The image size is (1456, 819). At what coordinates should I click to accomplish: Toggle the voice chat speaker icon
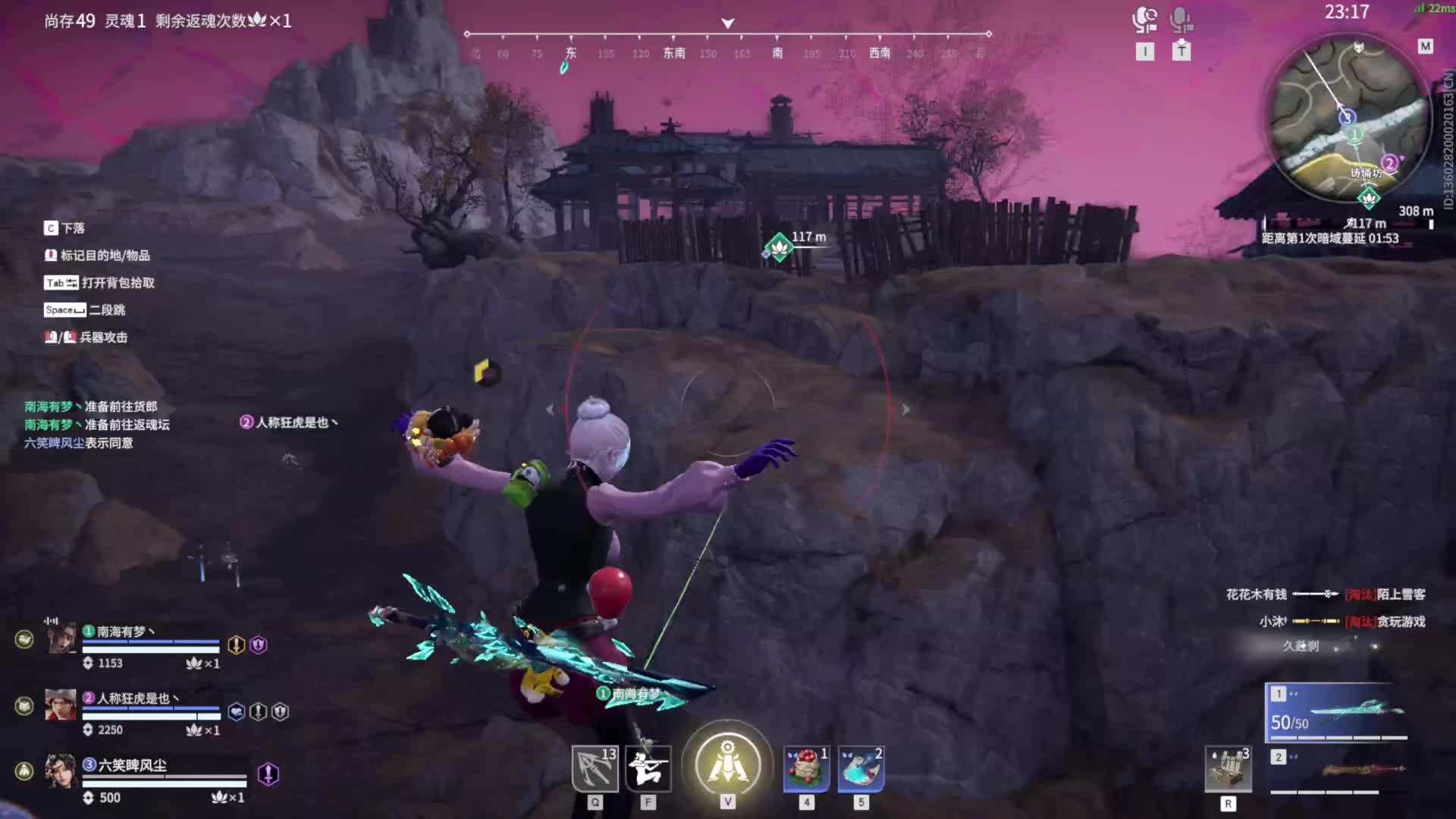point(1144,20)
